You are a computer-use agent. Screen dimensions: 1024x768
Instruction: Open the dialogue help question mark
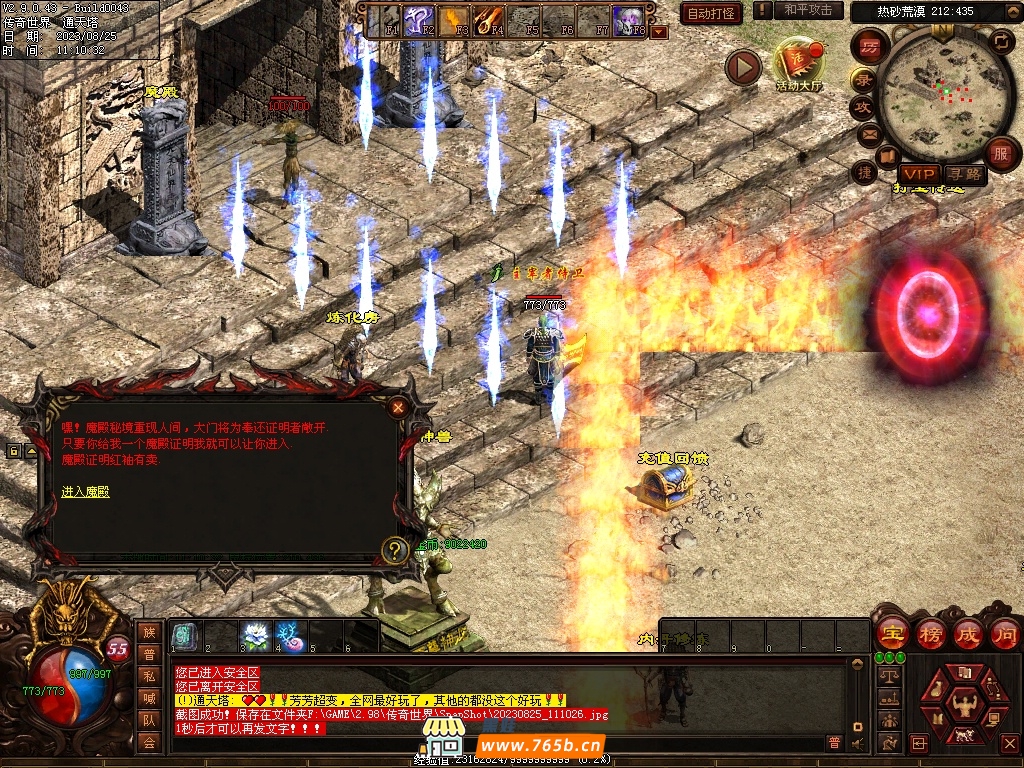(x=396, y=549)
